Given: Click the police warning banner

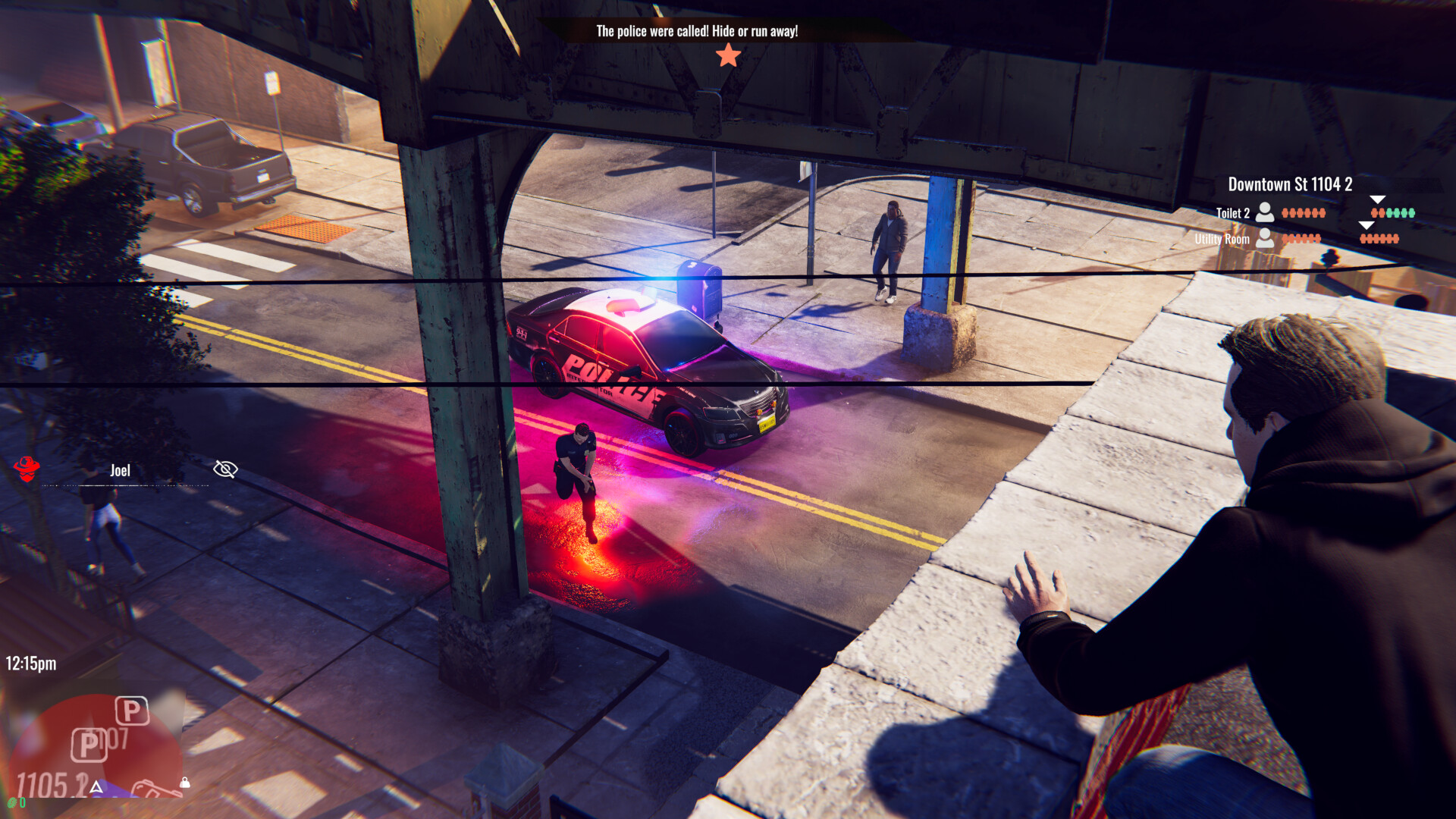Looking at the screenshot, I should coord(696,31).
